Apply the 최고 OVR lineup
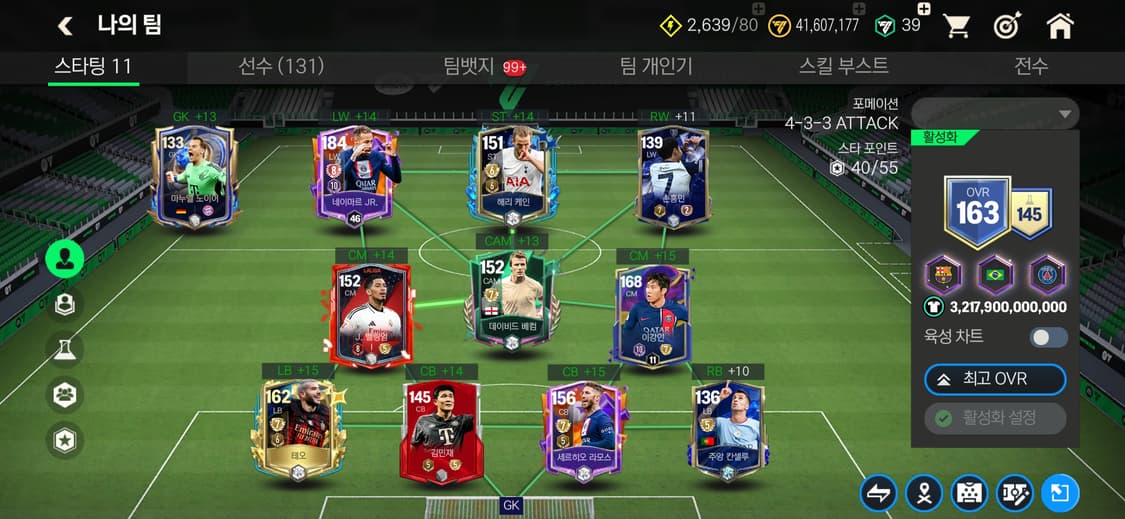Screen dimensions: 1125x519 pos(995,380)
